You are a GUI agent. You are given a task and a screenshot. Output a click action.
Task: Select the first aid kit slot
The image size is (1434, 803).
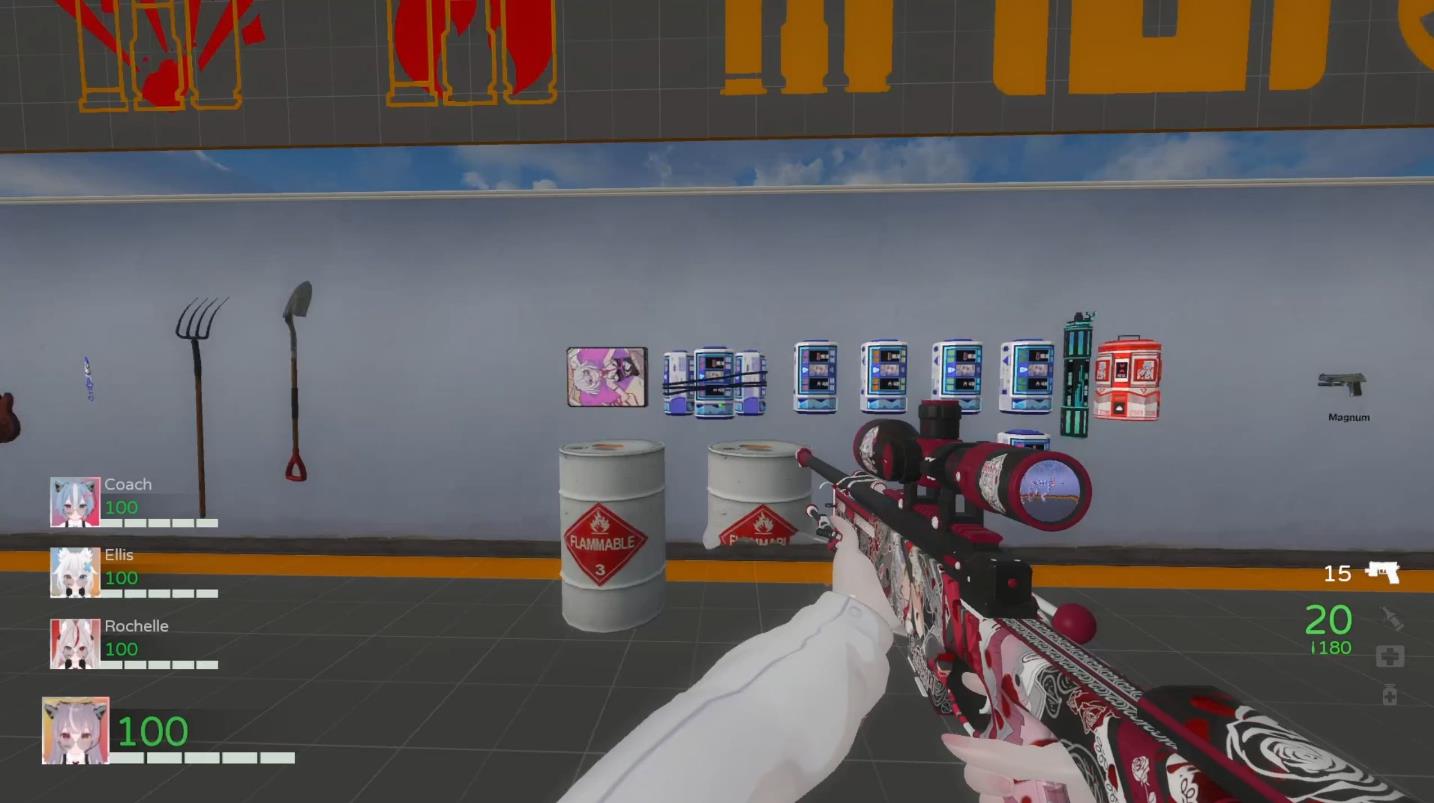click(1390, 656)
